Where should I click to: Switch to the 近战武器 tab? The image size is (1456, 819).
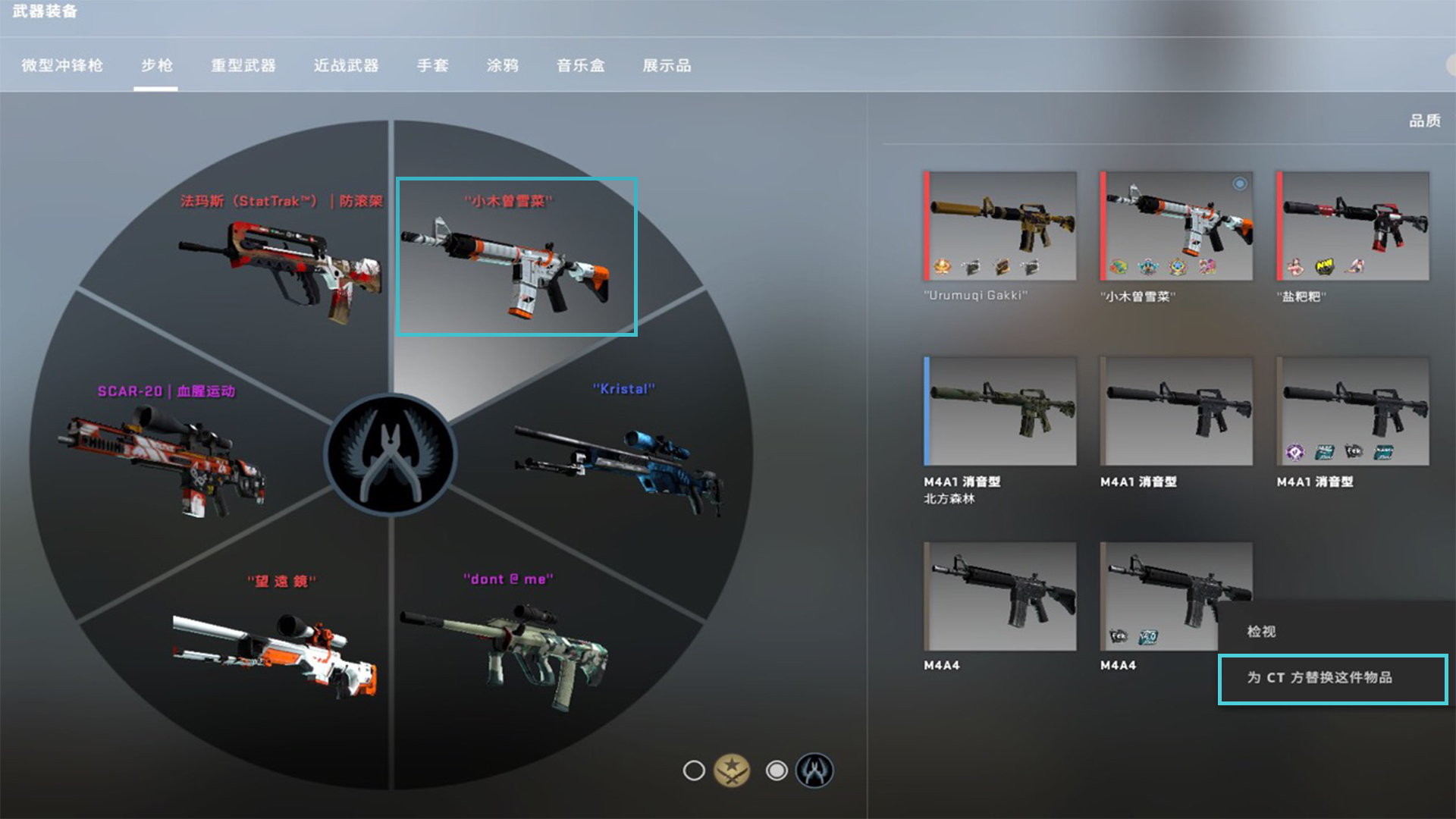click(345, 66)
